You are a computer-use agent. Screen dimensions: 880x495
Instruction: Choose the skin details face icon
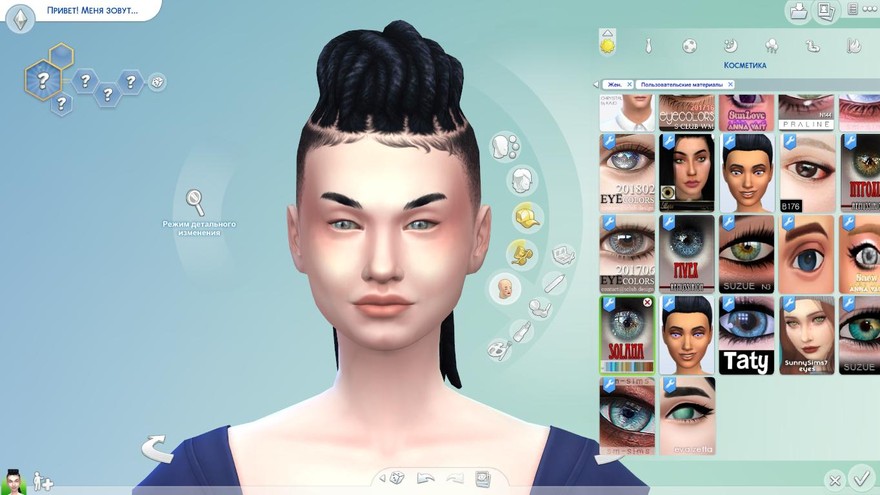tap(504, 289)
